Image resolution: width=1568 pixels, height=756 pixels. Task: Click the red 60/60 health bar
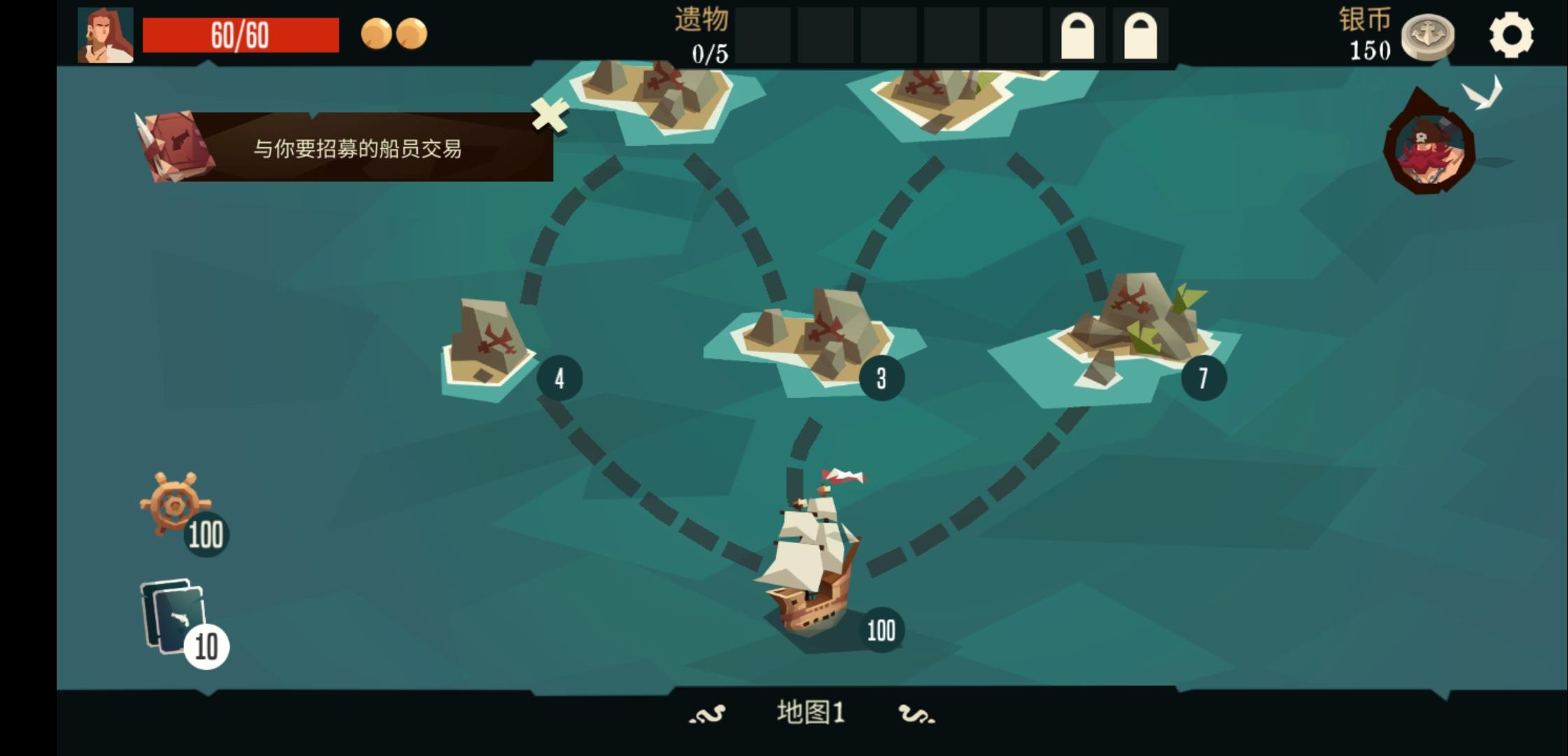point(241,36)
